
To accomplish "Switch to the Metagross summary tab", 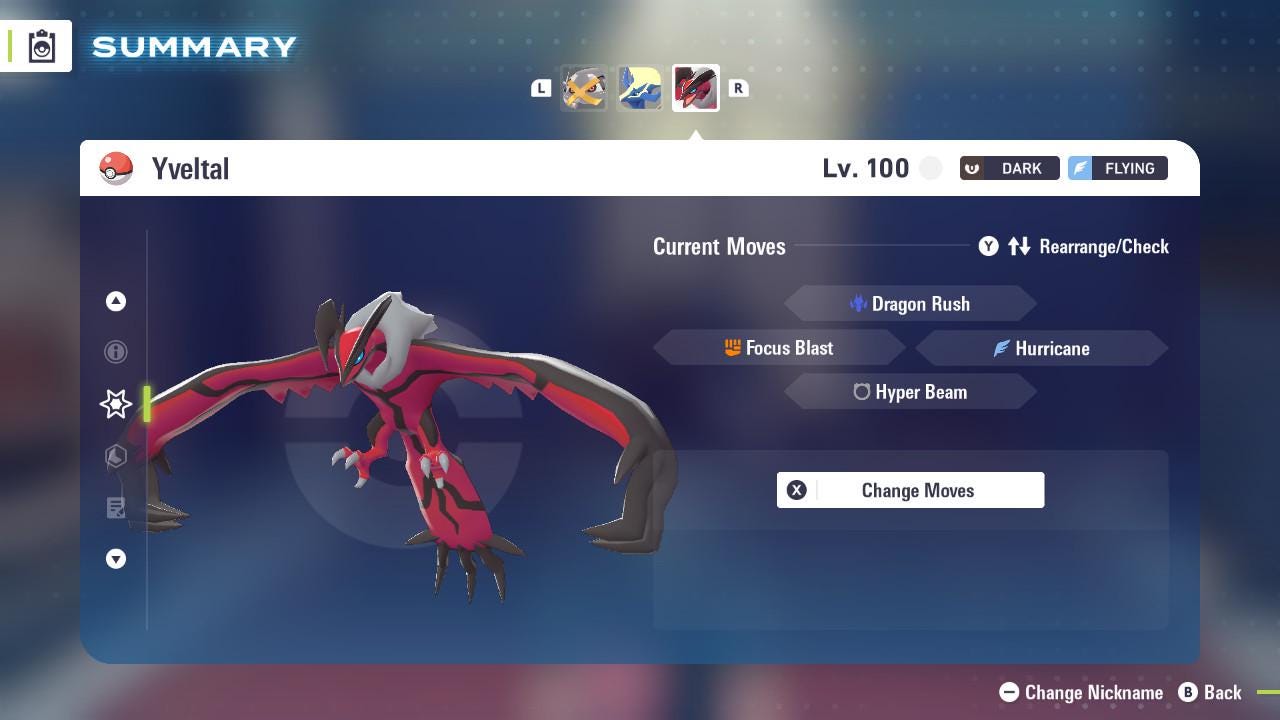I will pos(585,88).
